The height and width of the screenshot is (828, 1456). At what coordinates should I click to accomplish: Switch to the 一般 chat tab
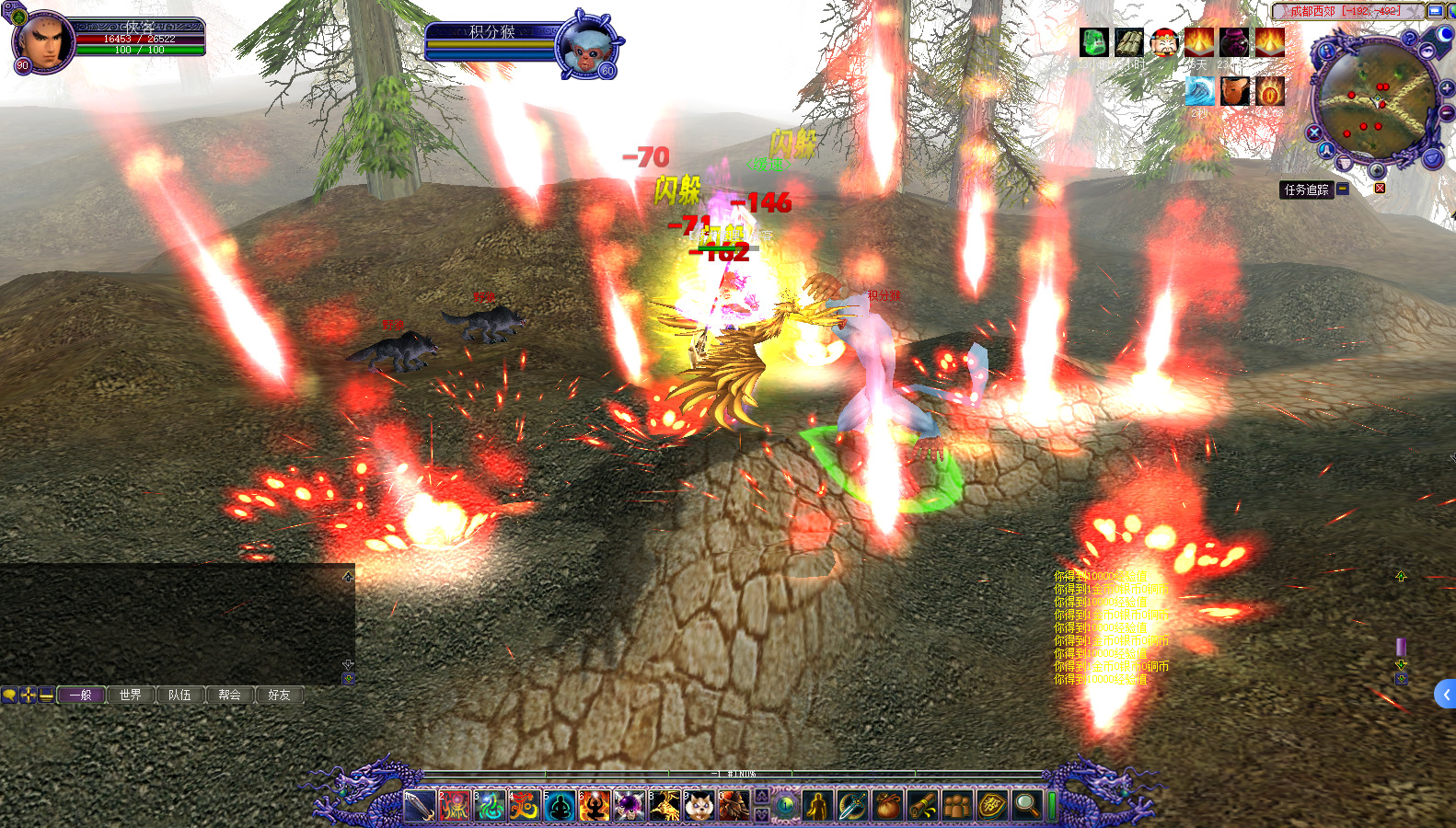point(81,695)
